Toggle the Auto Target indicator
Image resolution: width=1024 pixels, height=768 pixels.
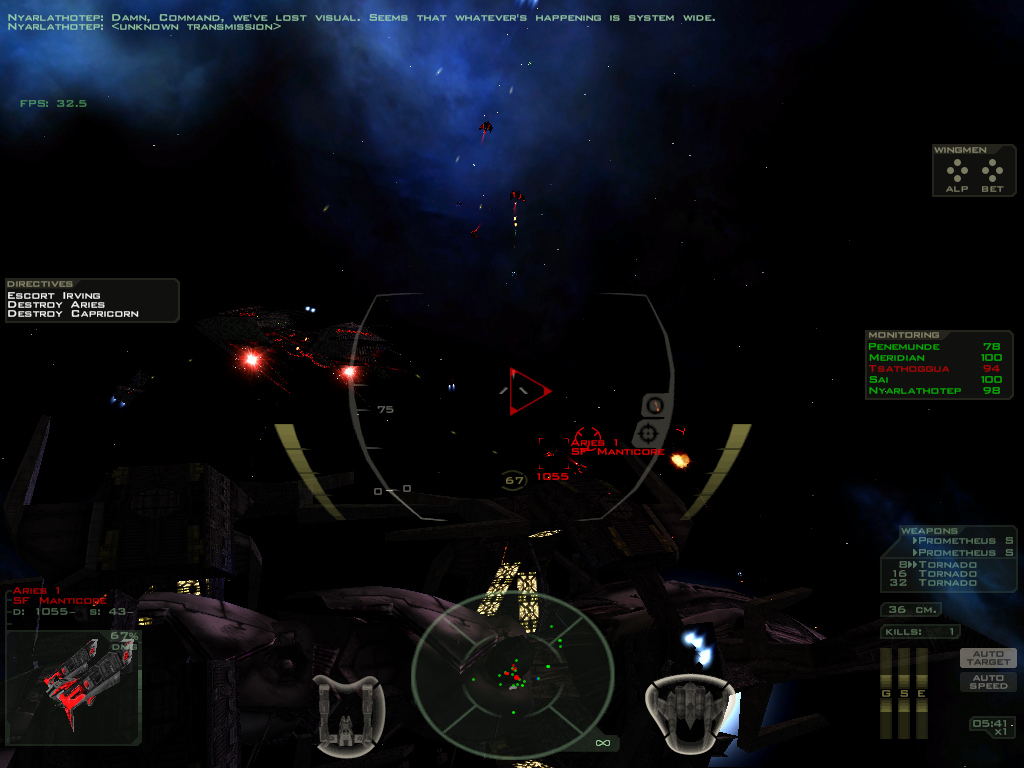coord(988,658)
